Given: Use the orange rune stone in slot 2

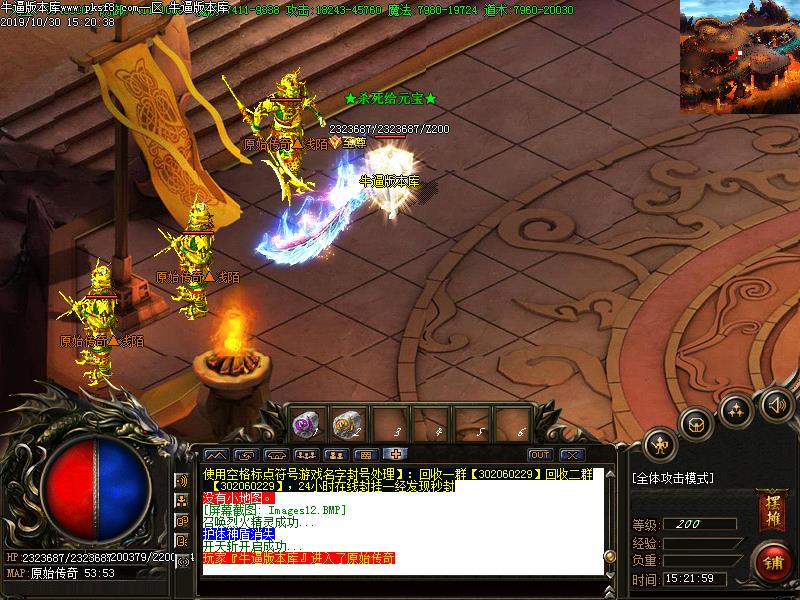Looking at the screenshot, I should [x=347, y=424].
